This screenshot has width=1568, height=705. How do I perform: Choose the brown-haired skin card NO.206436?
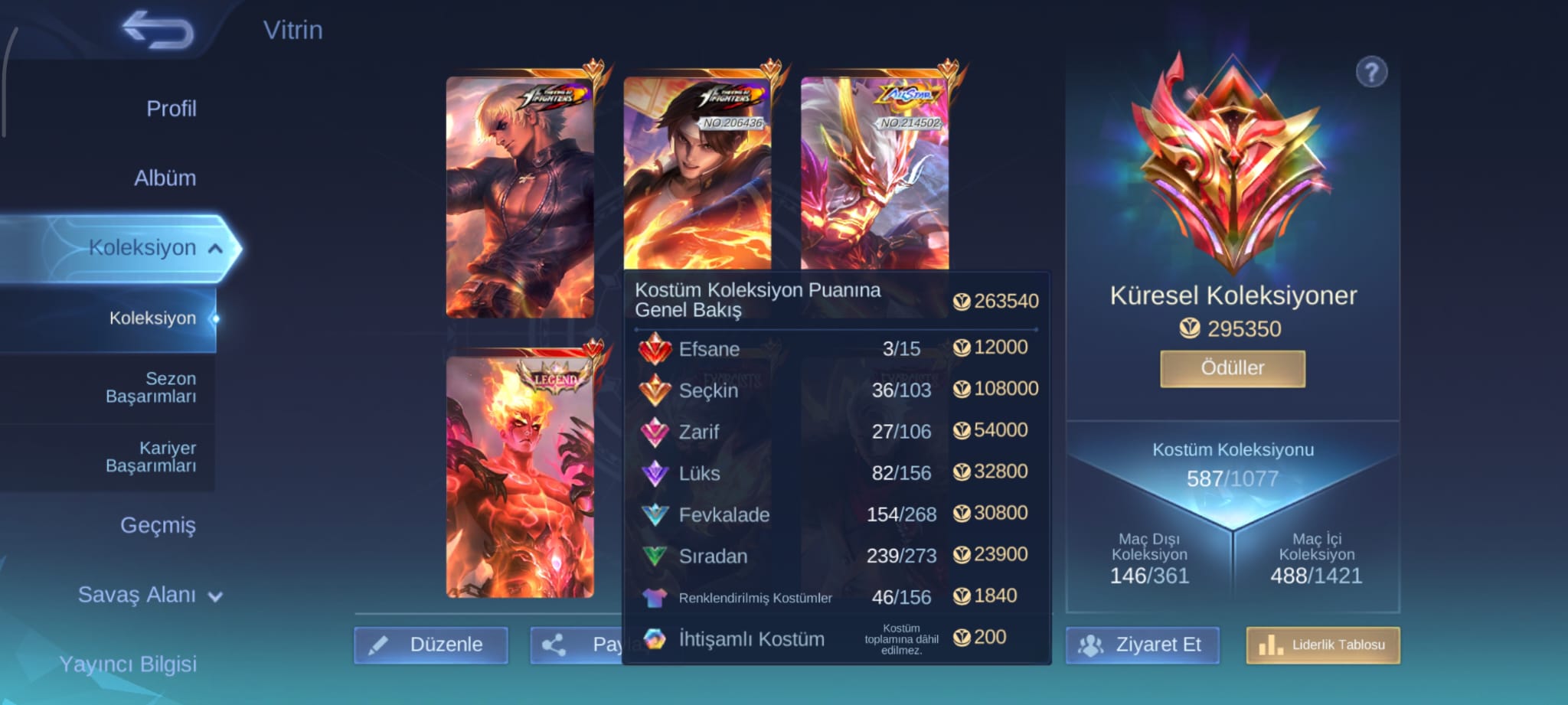pos(697,172)
